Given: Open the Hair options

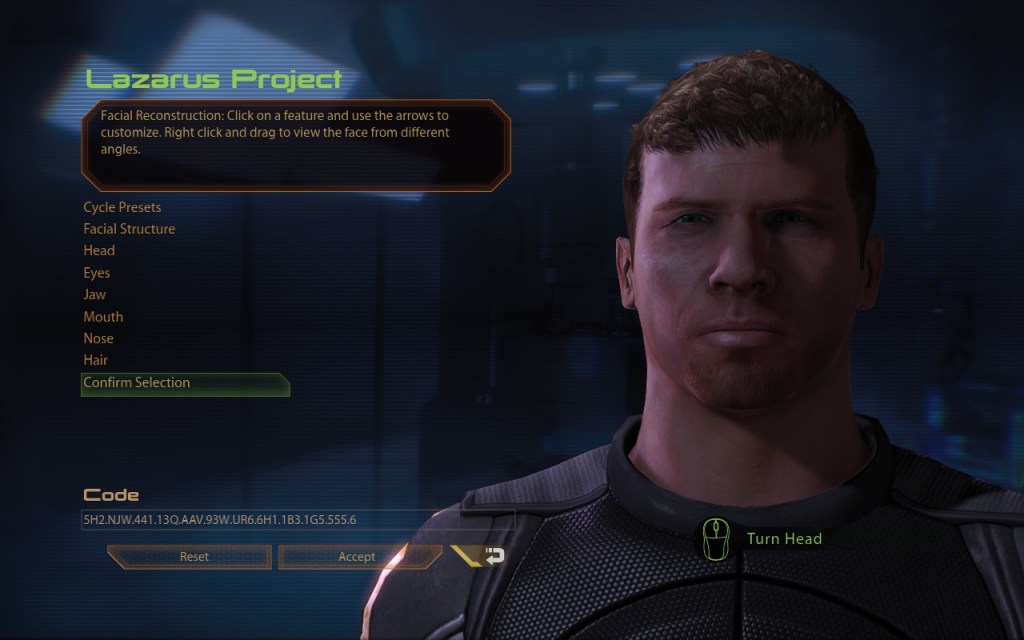Looking at the screenshot, I should coord(96,360).
